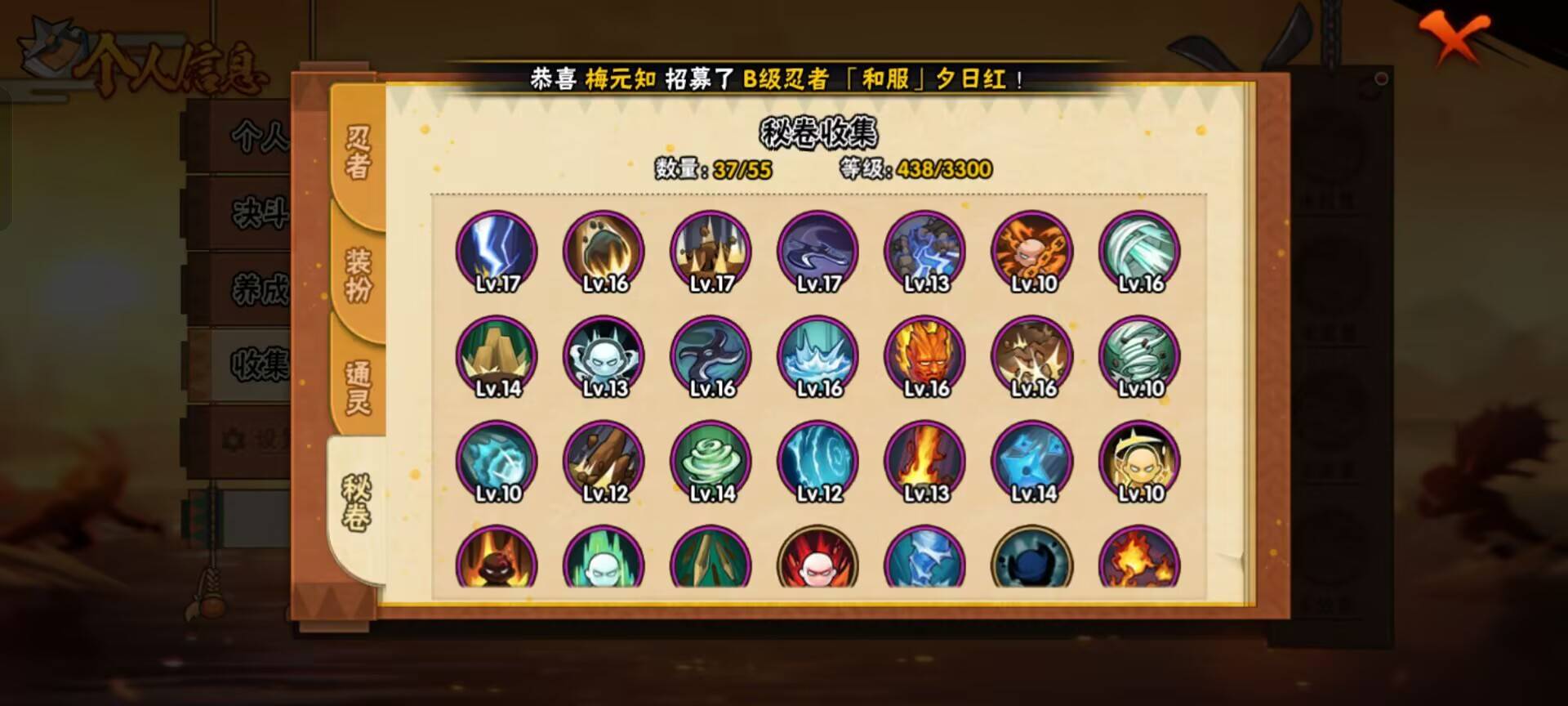Screen dimensions: 1568x706
Task: Open the Lv.16 claw-mark scroll
Action: 602,252
